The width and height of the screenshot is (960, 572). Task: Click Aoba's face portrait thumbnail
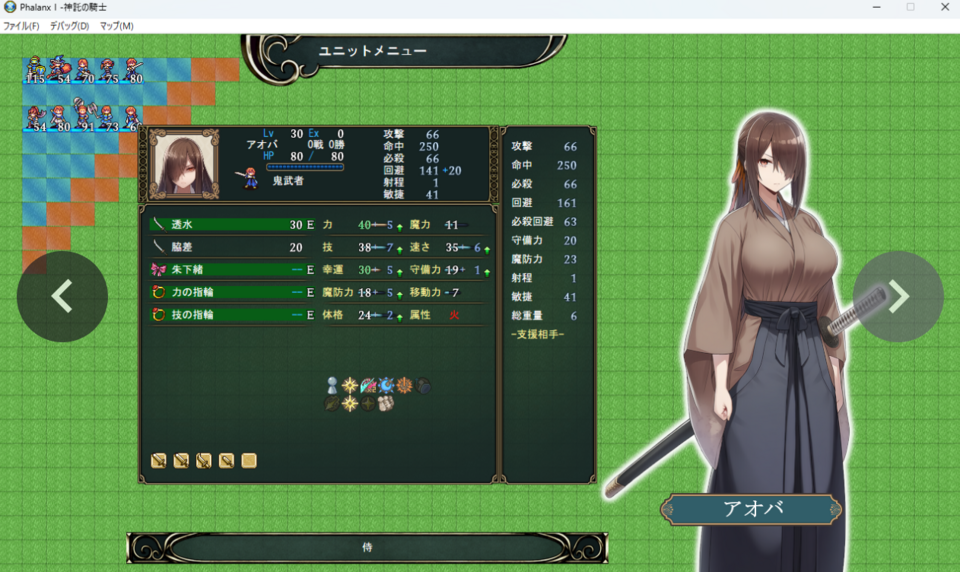point(185,164)
